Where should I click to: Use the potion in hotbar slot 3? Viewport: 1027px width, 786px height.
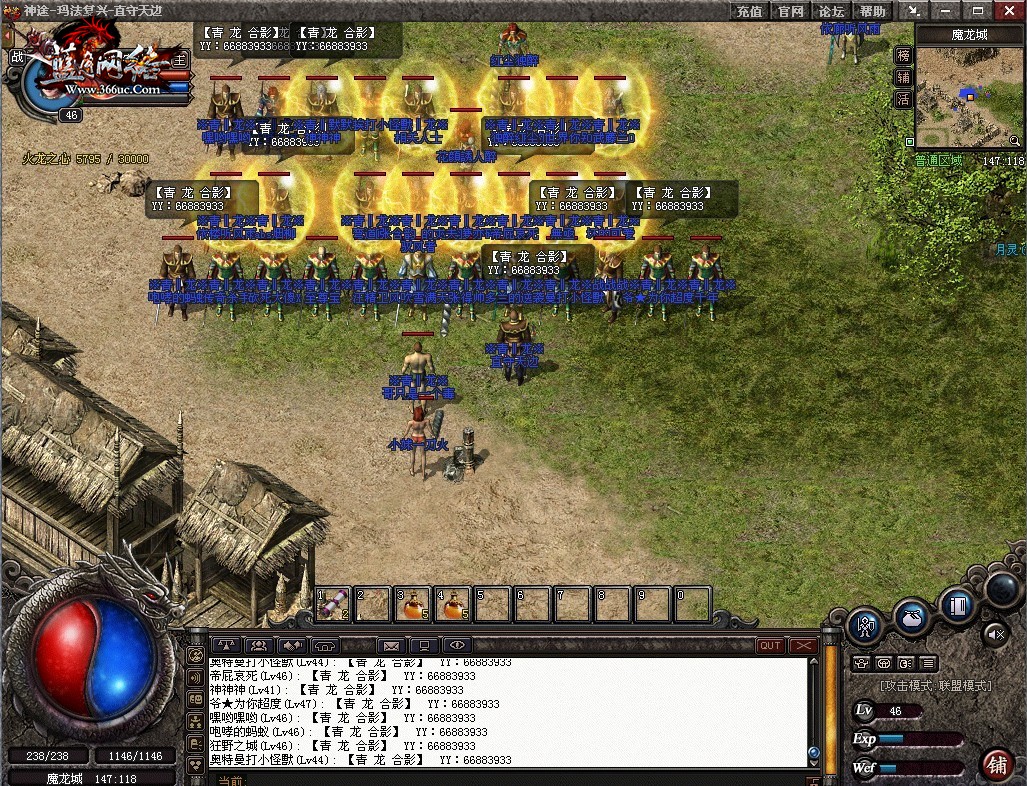point(413,604)
